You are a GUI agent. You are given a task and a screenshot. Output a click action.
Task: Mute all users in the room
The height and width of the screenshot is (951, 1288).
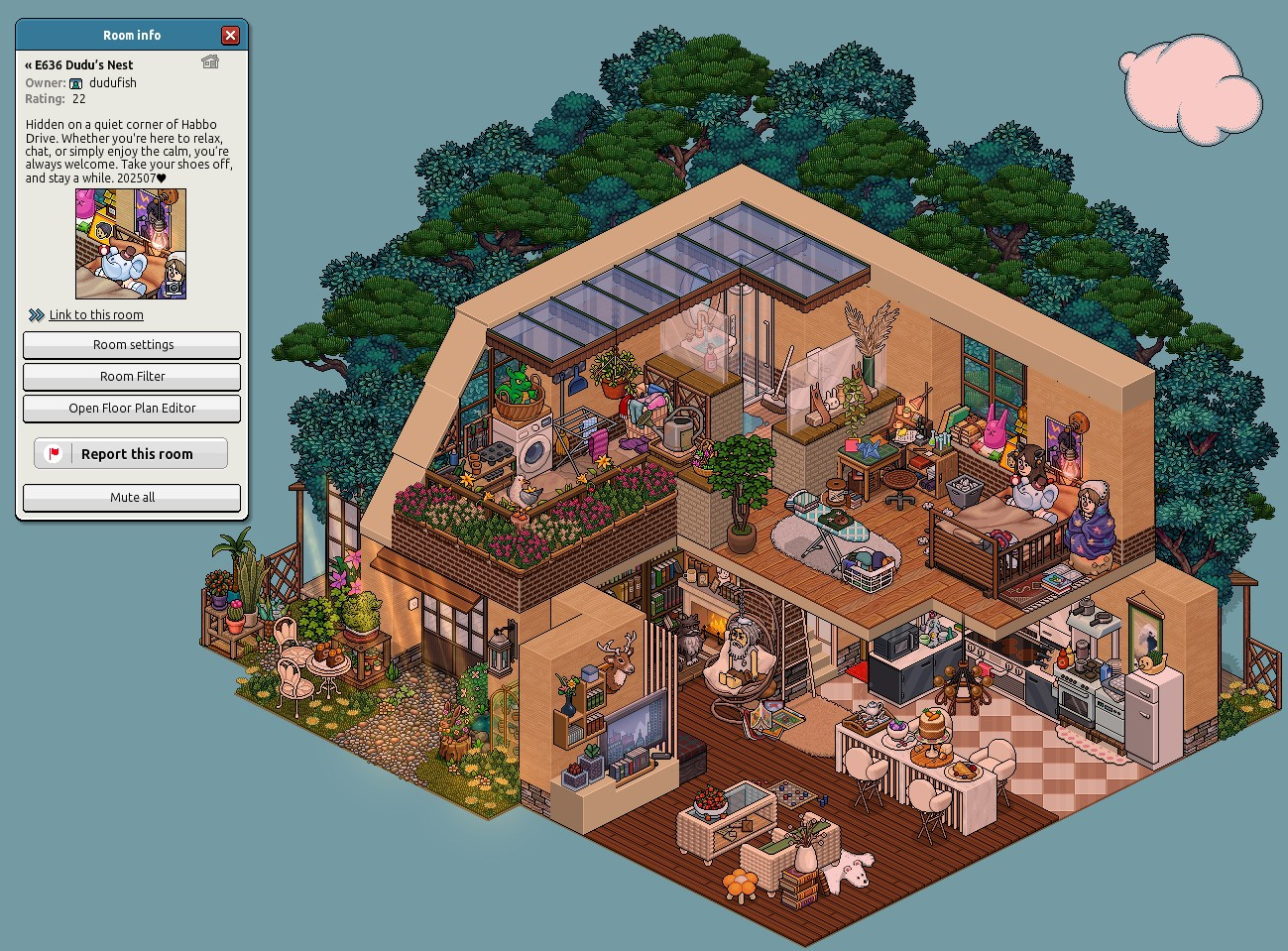(132, 498)
